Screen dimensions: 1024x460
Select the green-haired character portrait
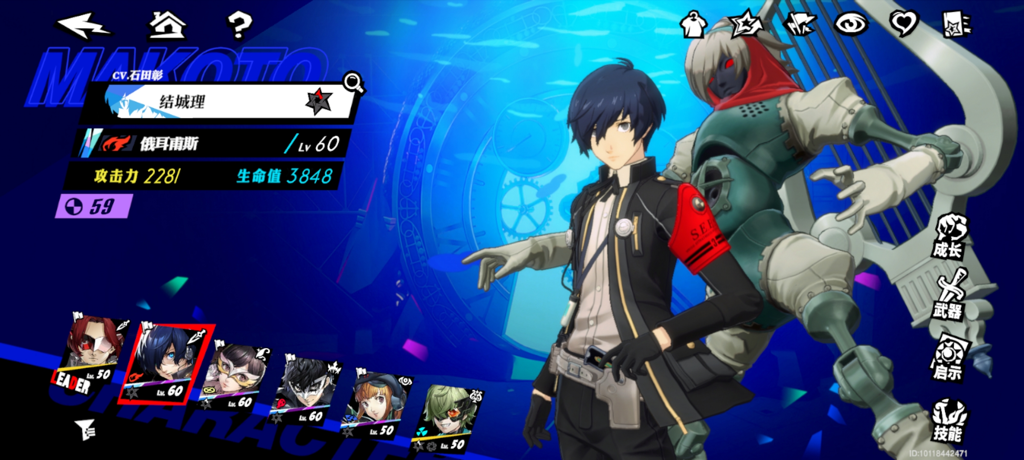[x=445, y=408]
